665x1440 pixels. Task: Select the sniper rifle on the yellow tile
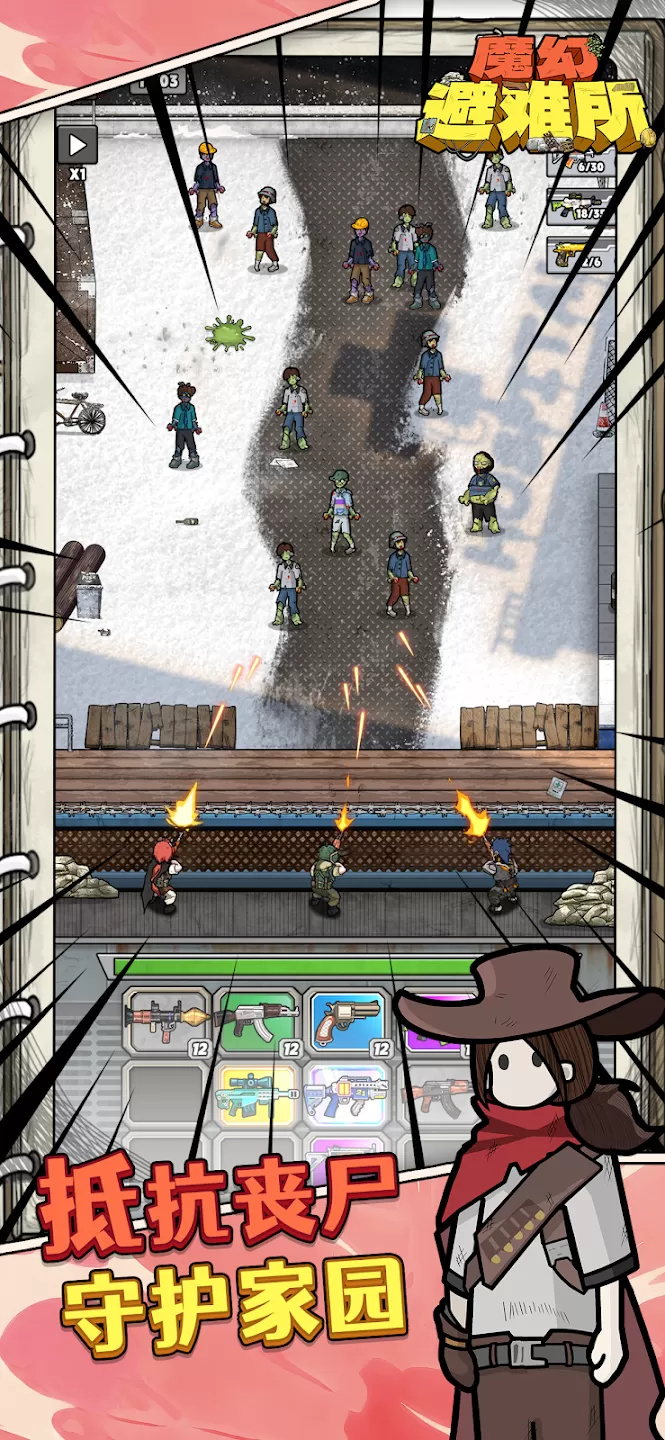click(257, 1092)
